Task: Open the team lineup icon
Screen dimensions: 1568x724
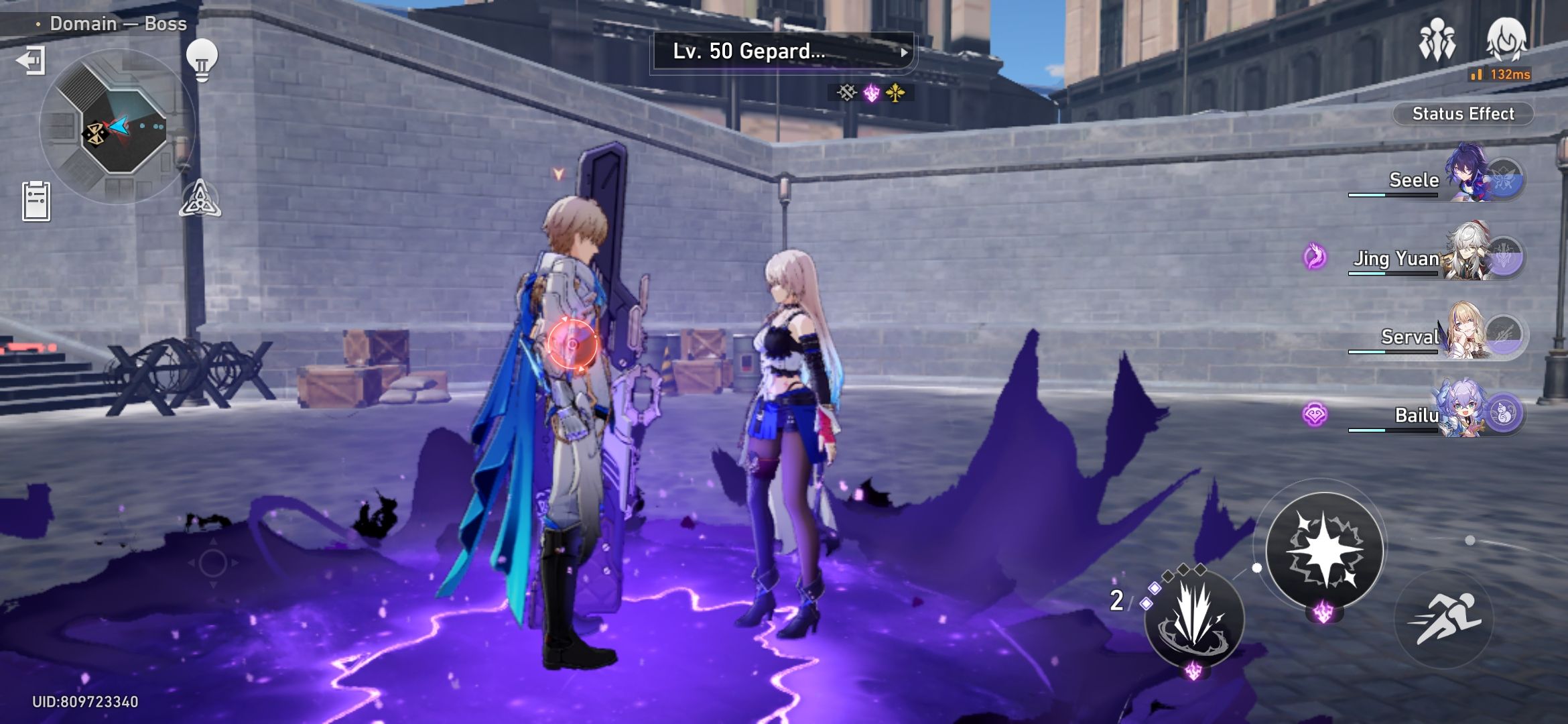Action: [1437, 40]
